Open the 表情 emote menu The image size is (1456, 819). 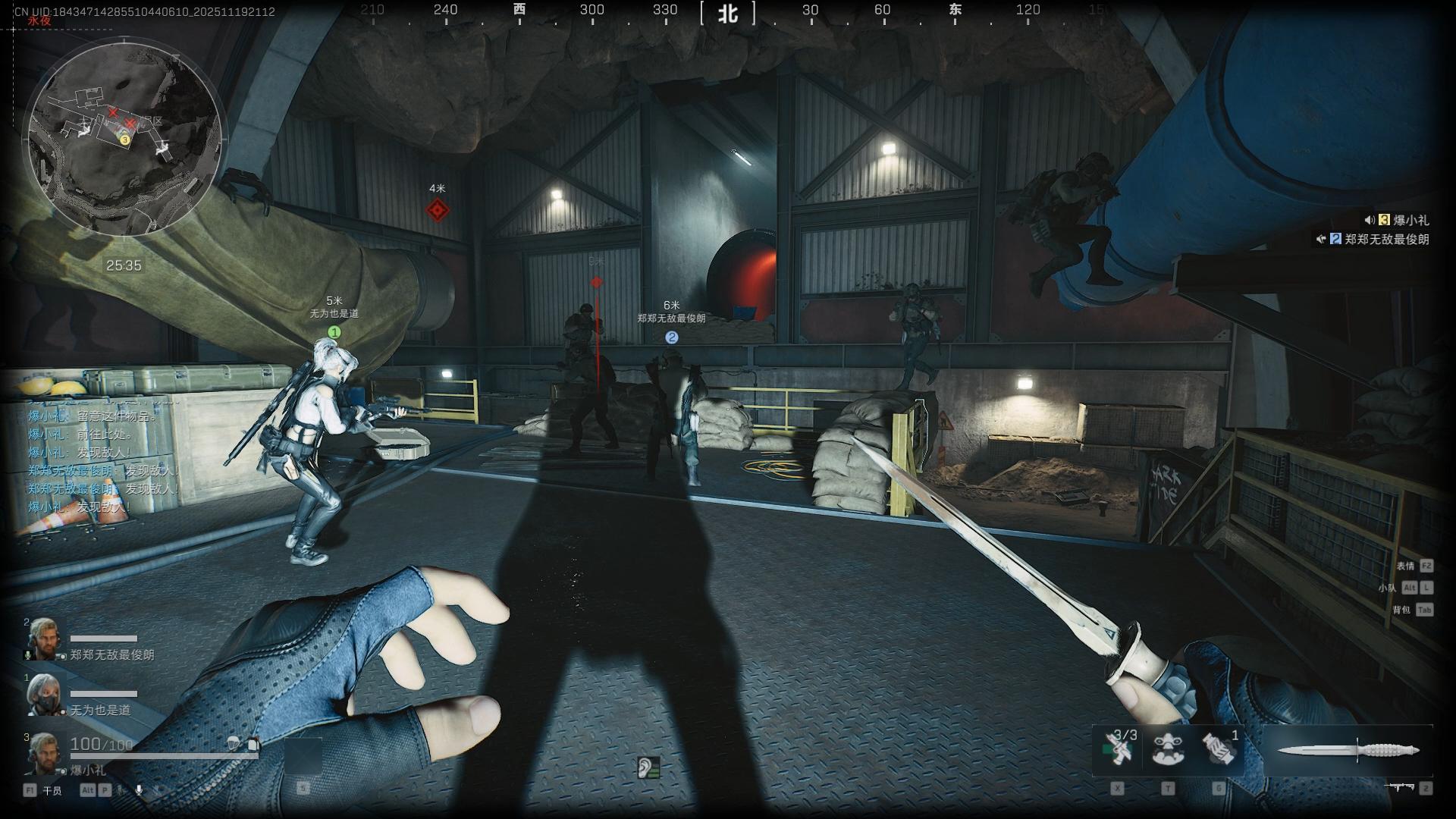[1405, 566]
